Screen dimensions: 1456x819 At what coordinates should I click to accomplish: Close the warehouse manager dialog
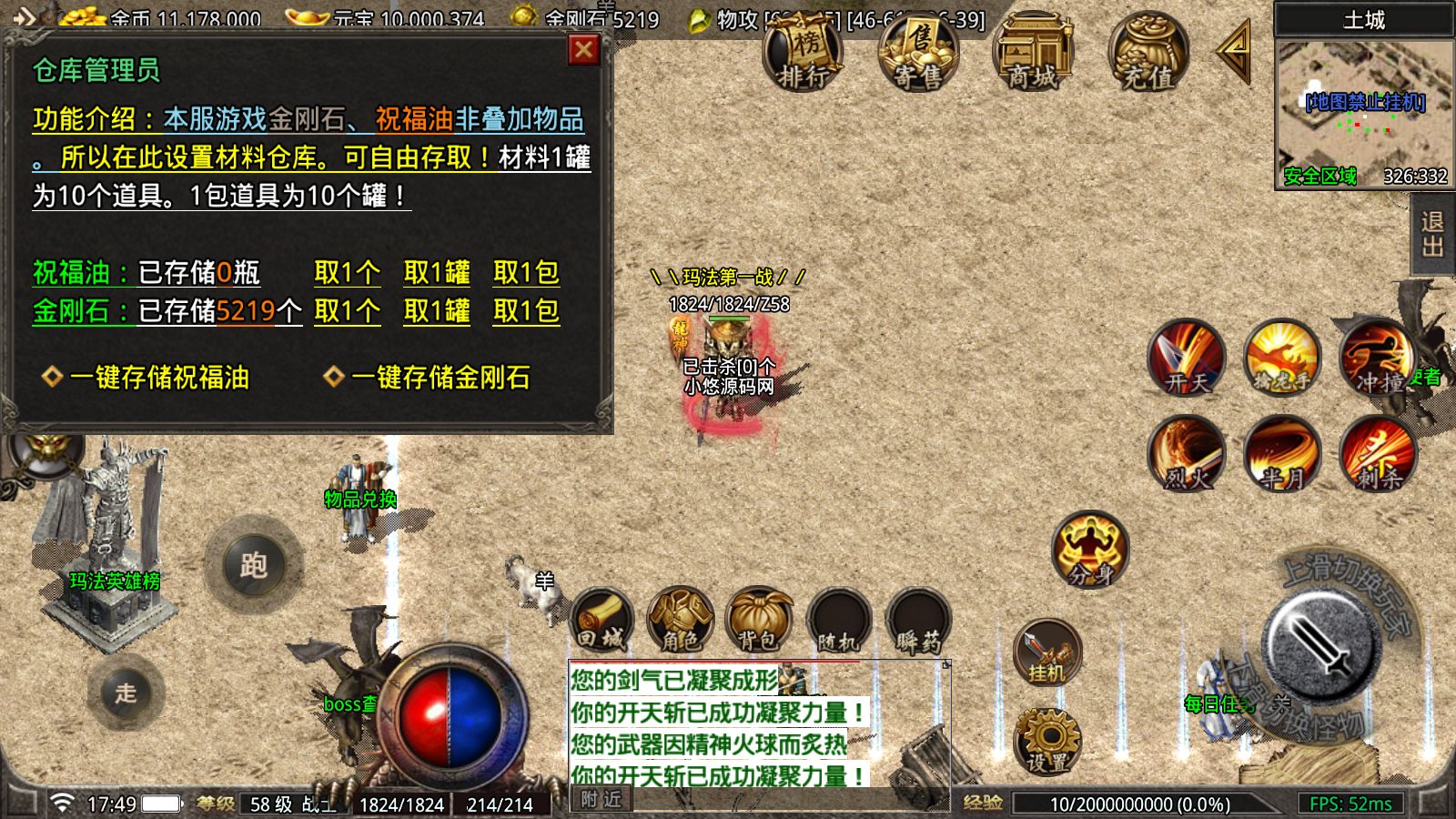(x=583, y=50)
